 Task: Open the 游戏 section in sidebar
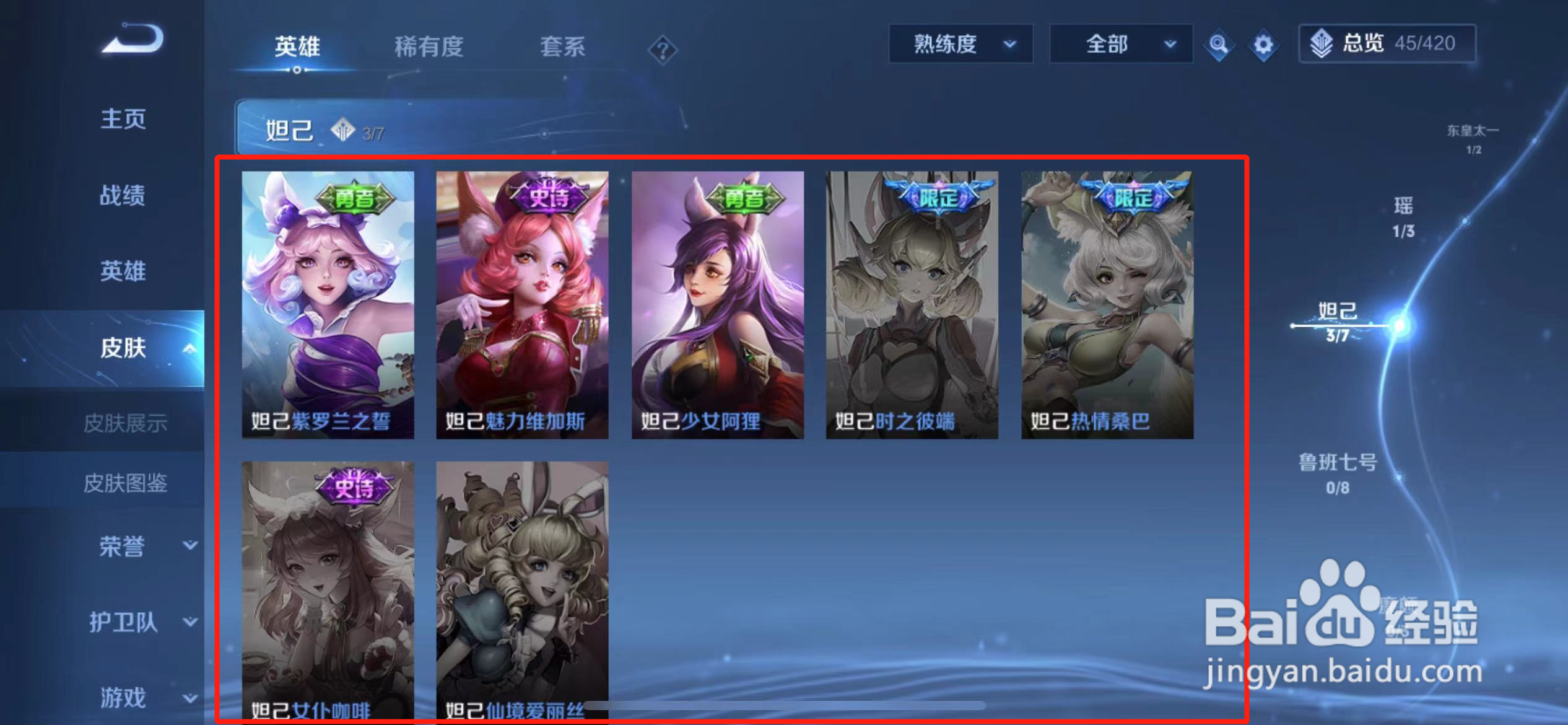123,698
